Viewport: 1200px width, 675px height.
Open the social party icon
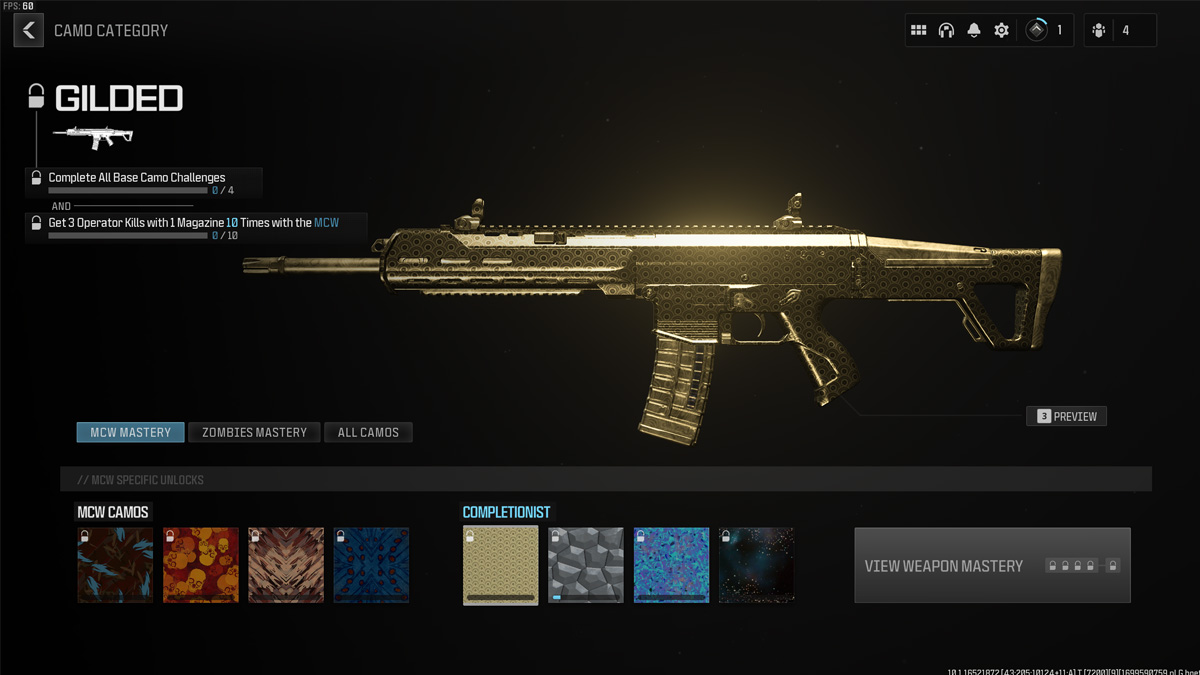click(1099, 31)
